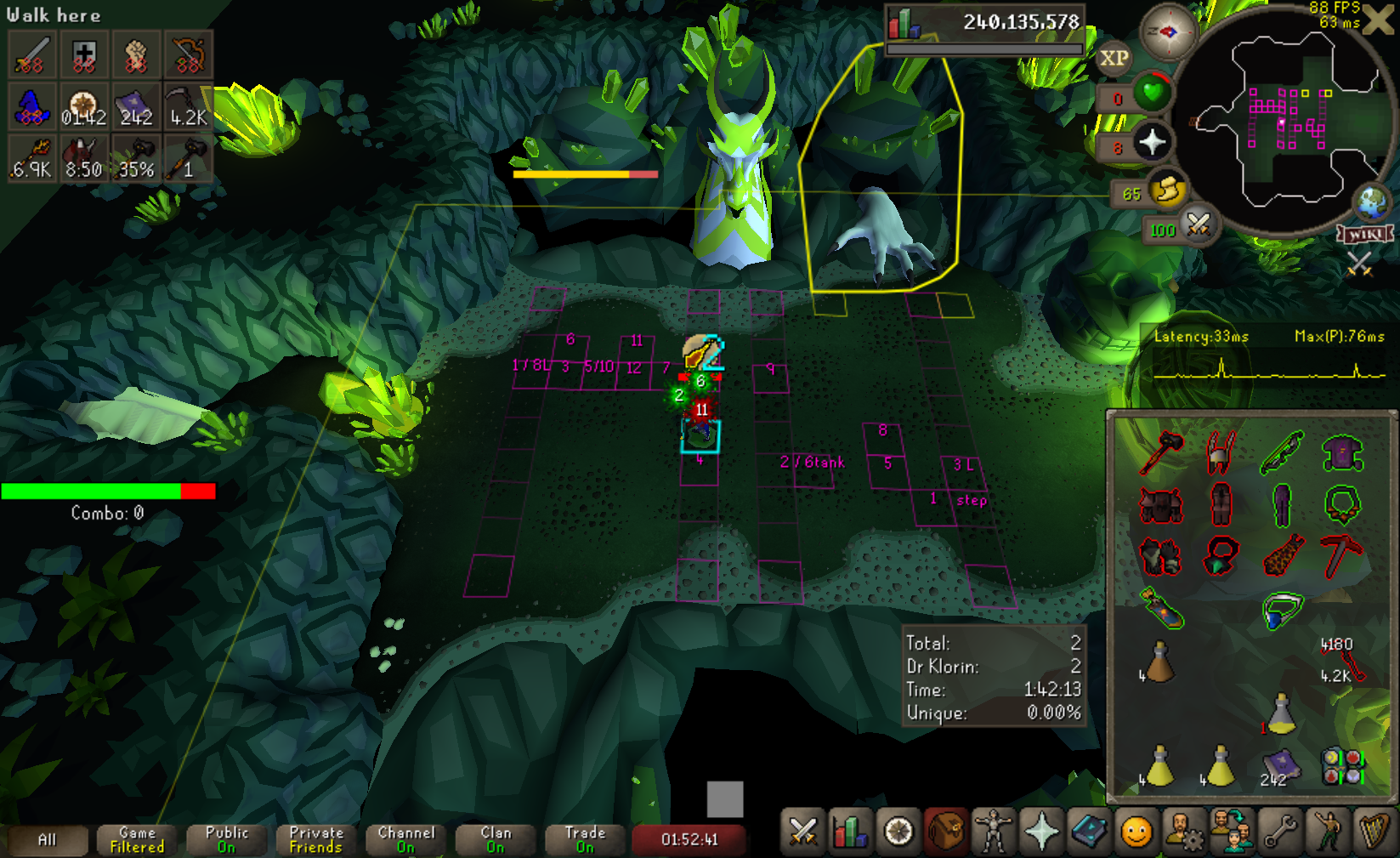Switch chat to the Clan tab
The width and height of the screenshot is (1400, 858).
tap(496, 839)
